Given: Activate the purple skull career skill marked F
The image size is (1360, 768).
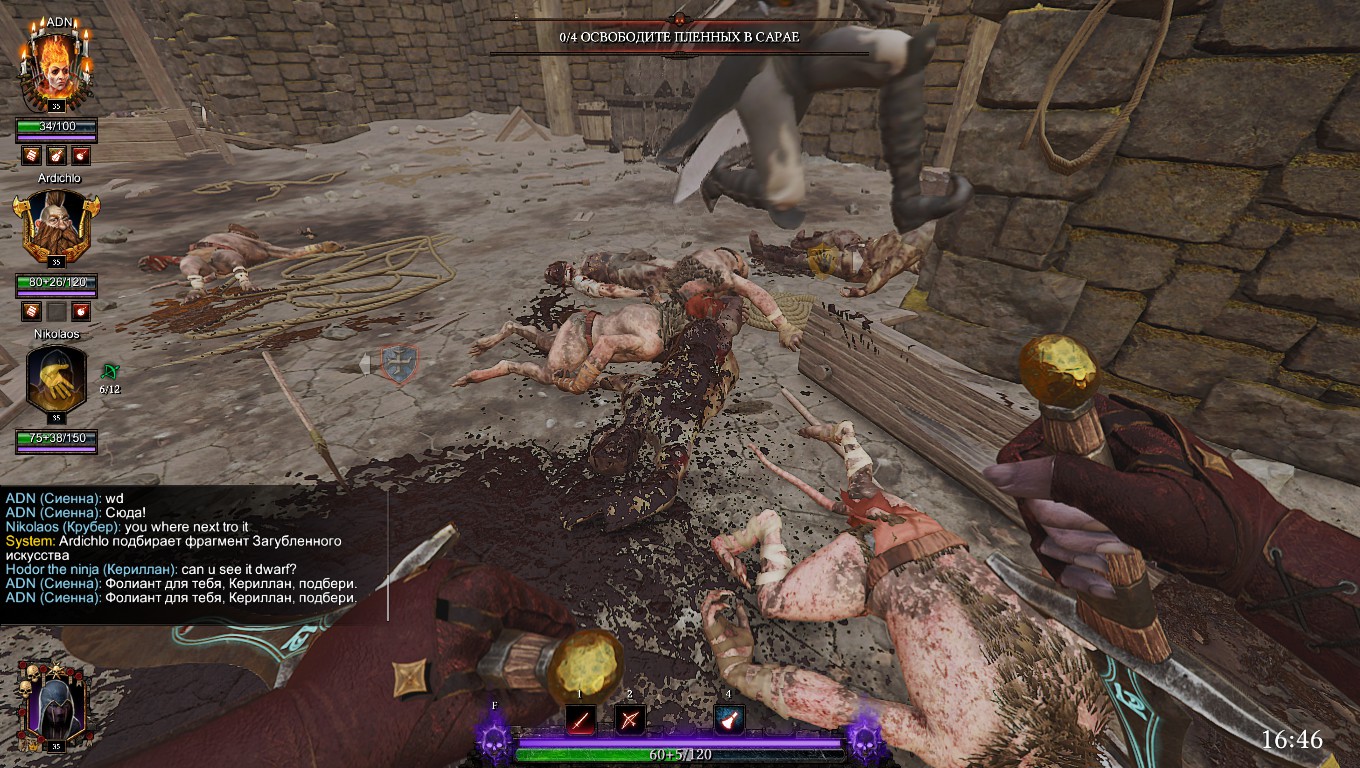Looking at the screenshot, I should [494, 741].
